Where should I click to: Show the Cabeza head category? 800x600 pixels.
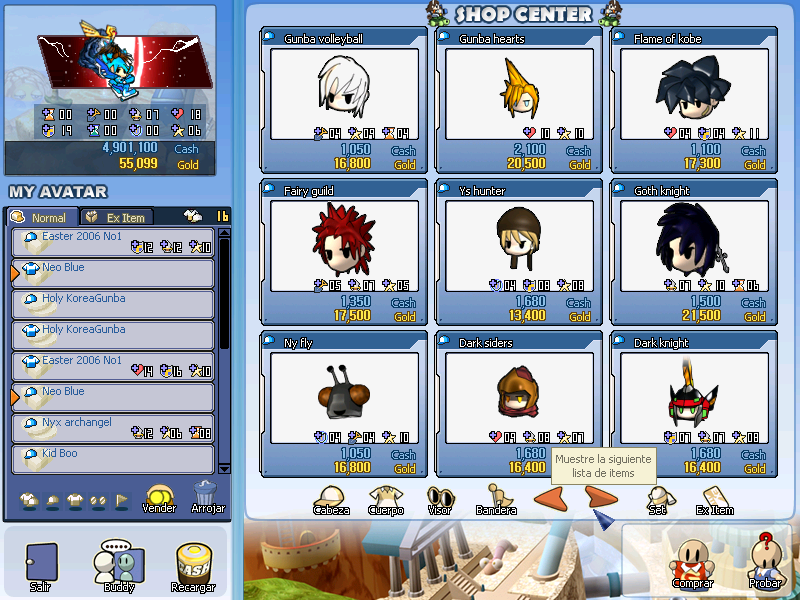(331, 500)
